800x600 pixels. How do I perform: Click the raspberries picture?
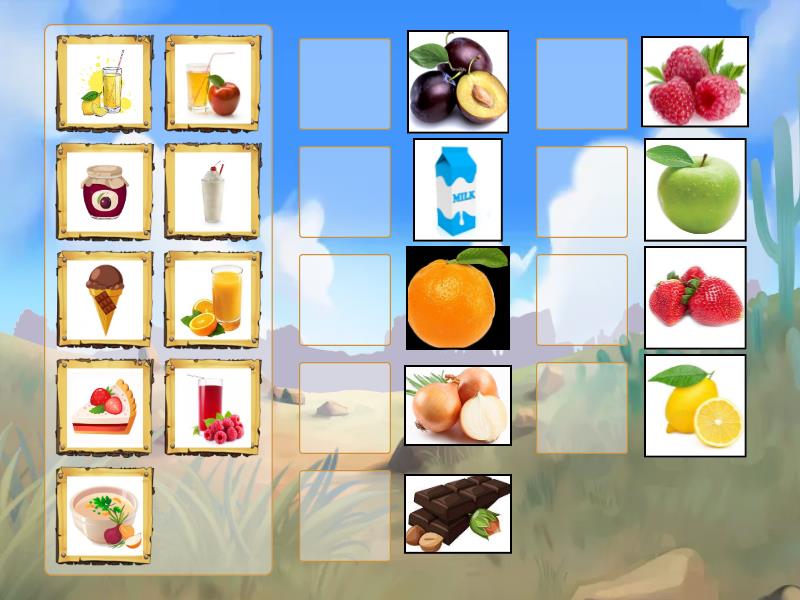[695, 82]
